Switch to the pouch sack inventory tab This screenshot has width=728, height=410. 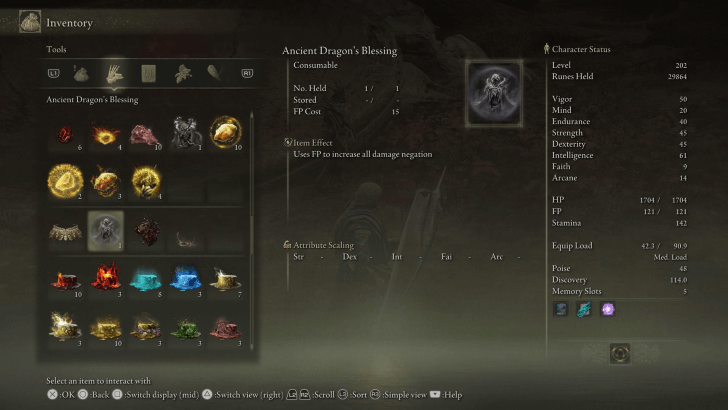tap(82, 72)
